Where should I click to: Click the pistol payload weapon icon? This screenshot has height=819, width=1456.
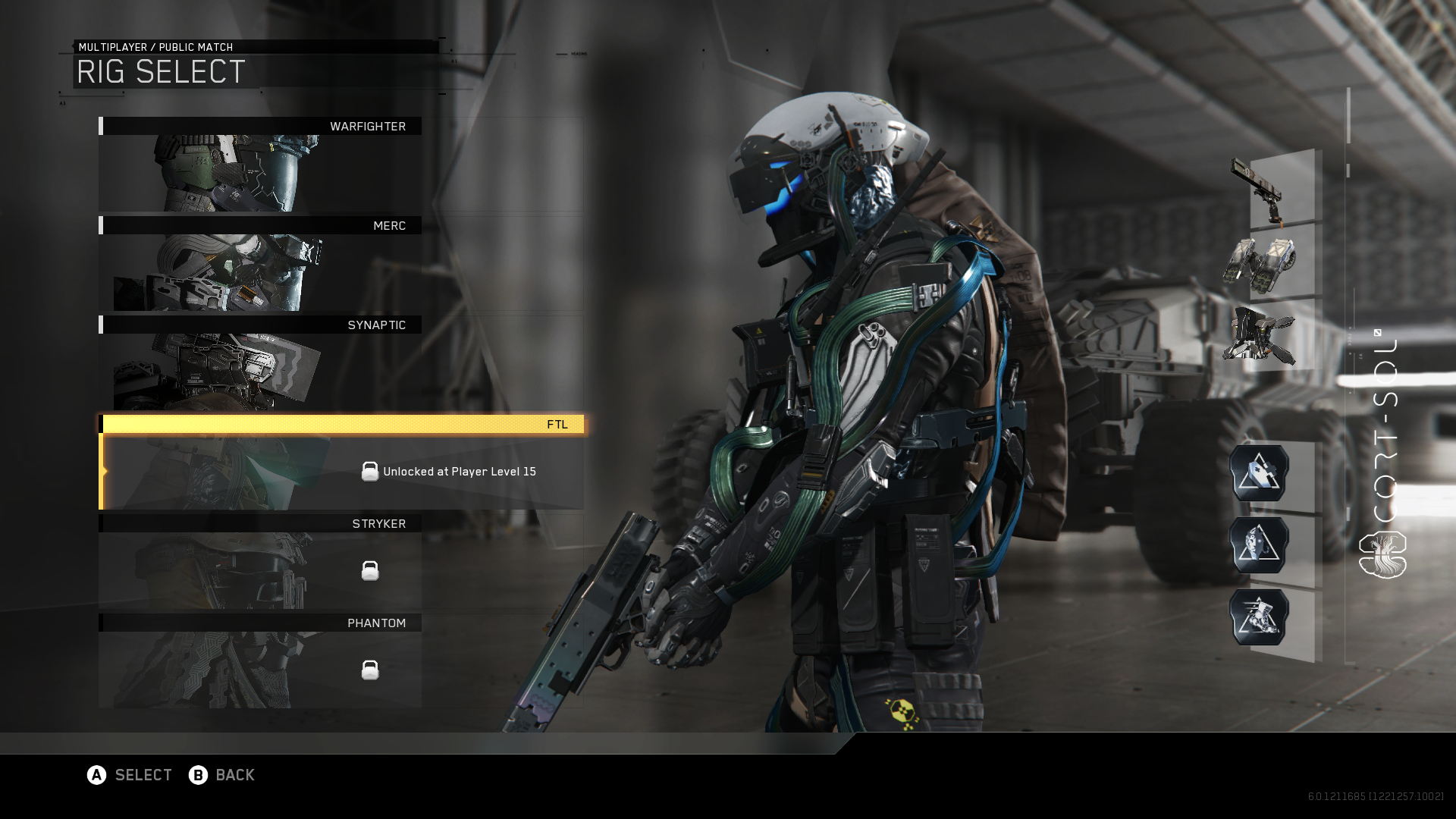(1260, 190)
